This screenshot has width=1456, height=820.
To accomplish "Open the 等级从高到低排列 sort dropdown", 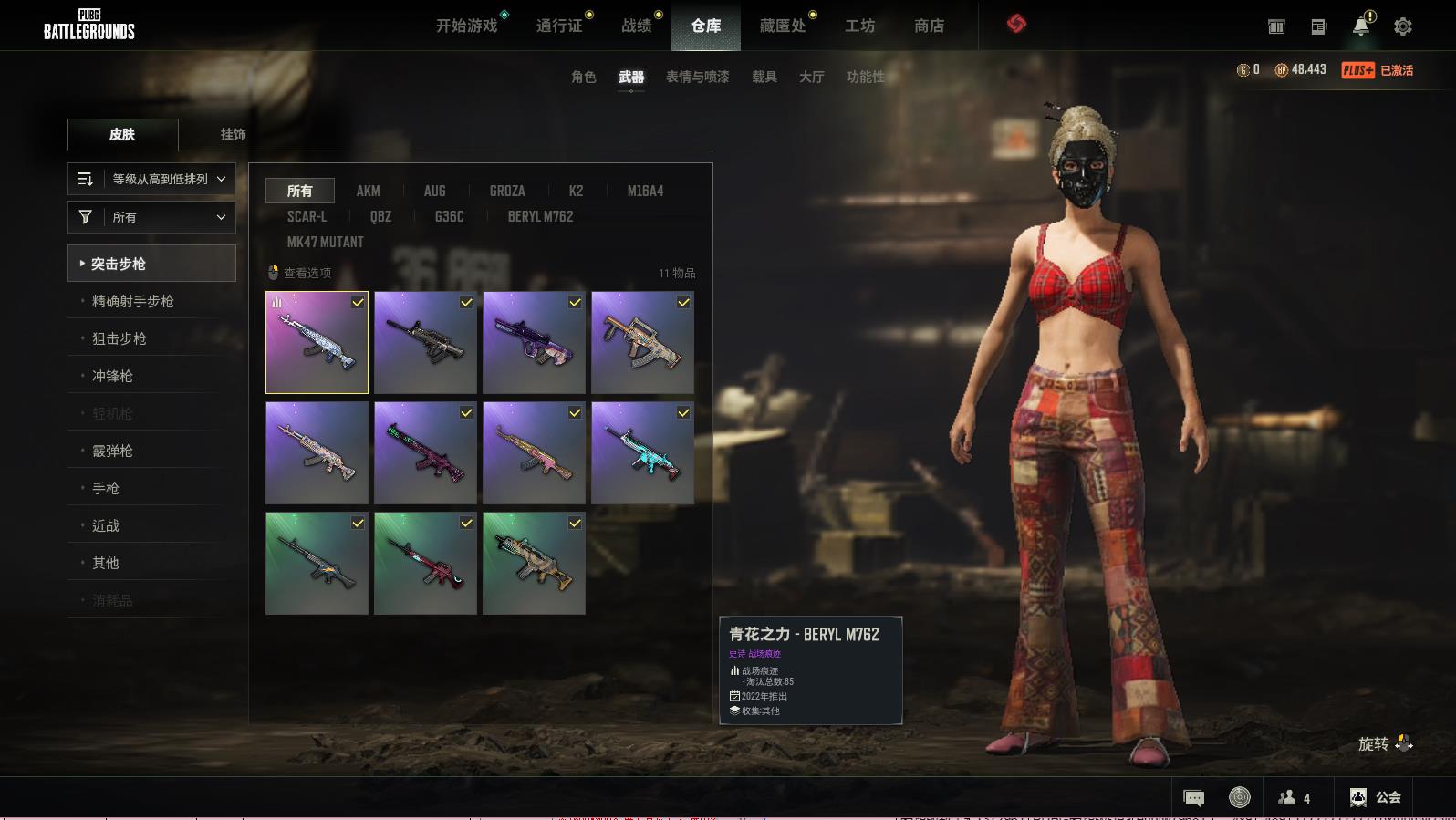I will [151, 179].
